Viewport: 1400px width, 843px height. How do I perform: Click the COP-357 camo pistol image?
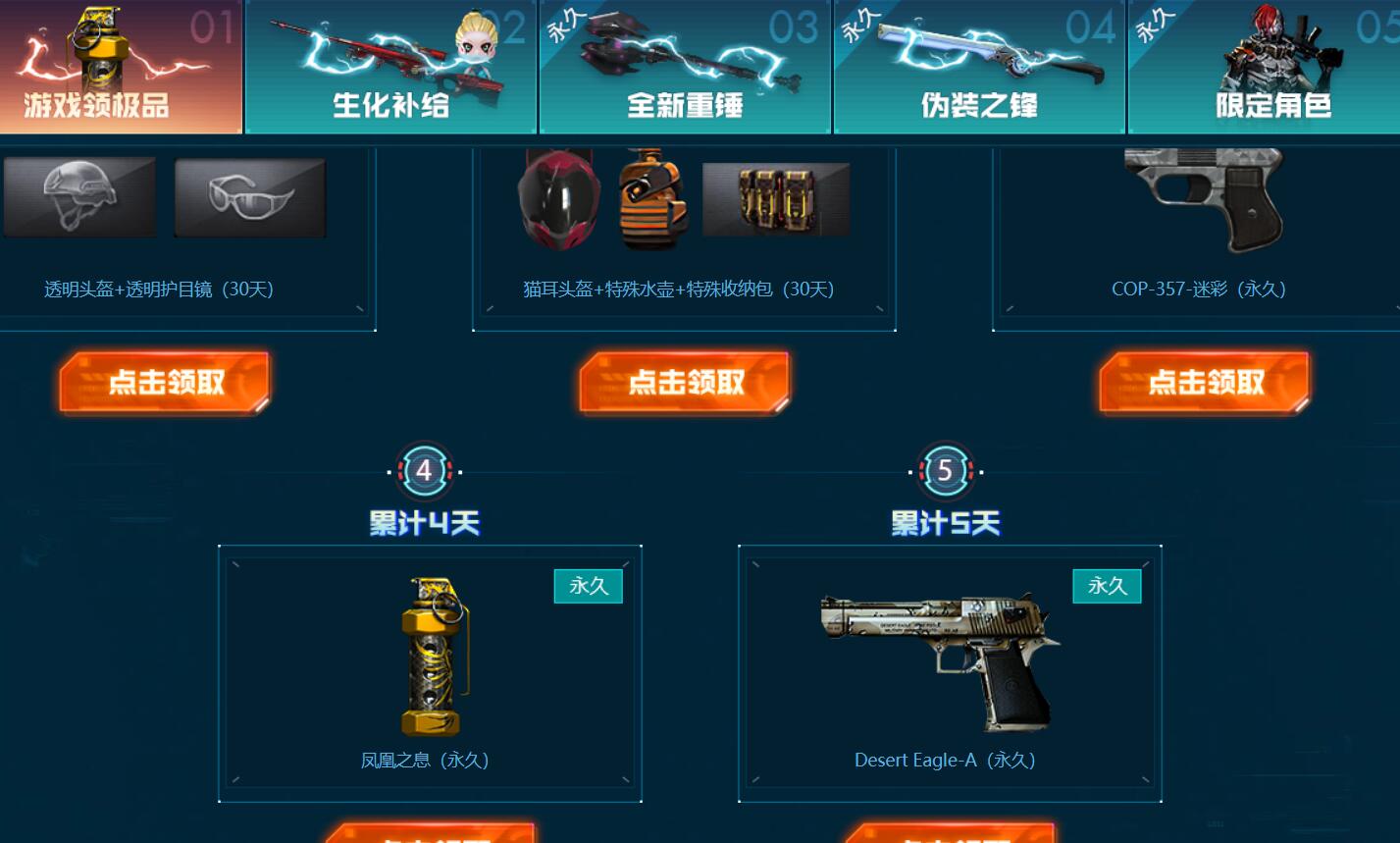(x=1201, y=196)
